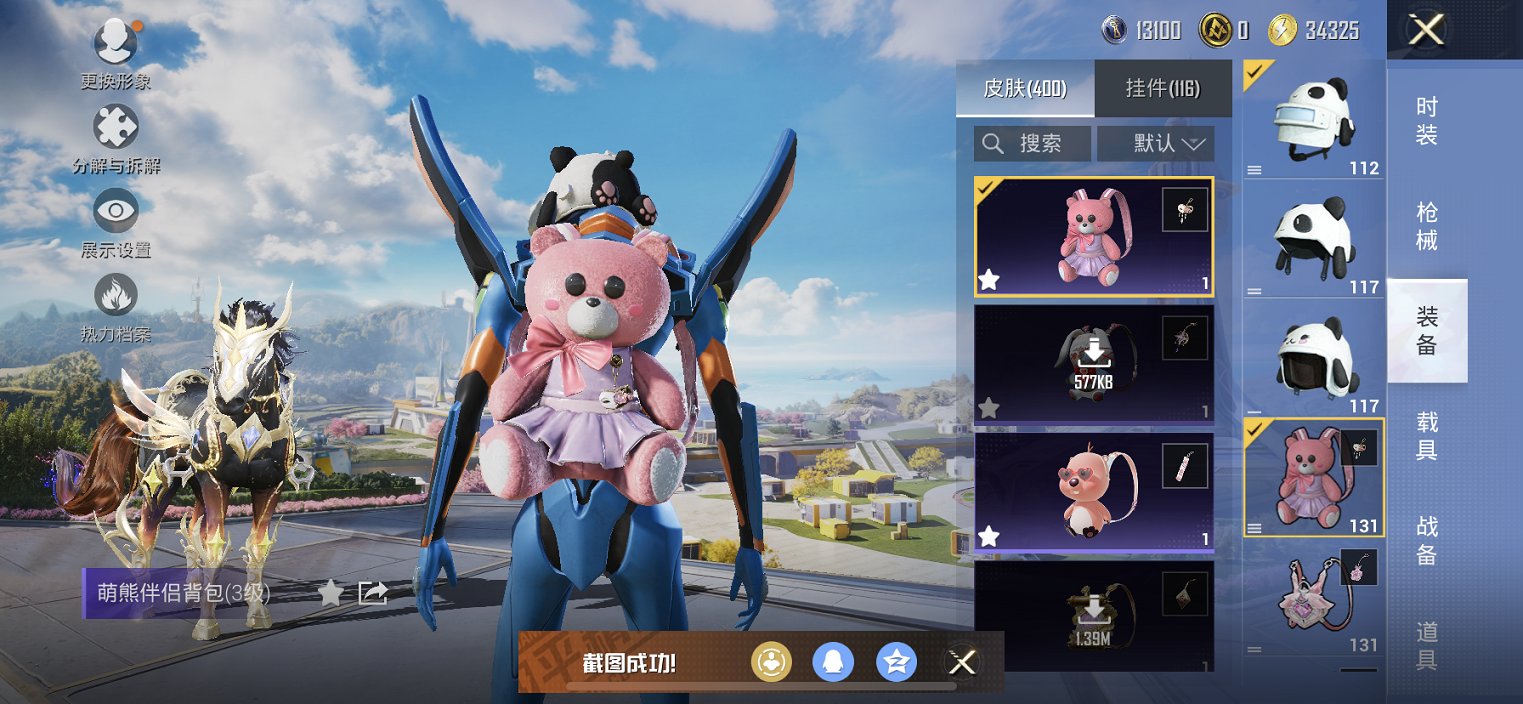Image resolution: width=1523 pixels, height=704 pixels.
Task: Switch to the 皮肤(400) skins tab
Action: point(1025,89)
